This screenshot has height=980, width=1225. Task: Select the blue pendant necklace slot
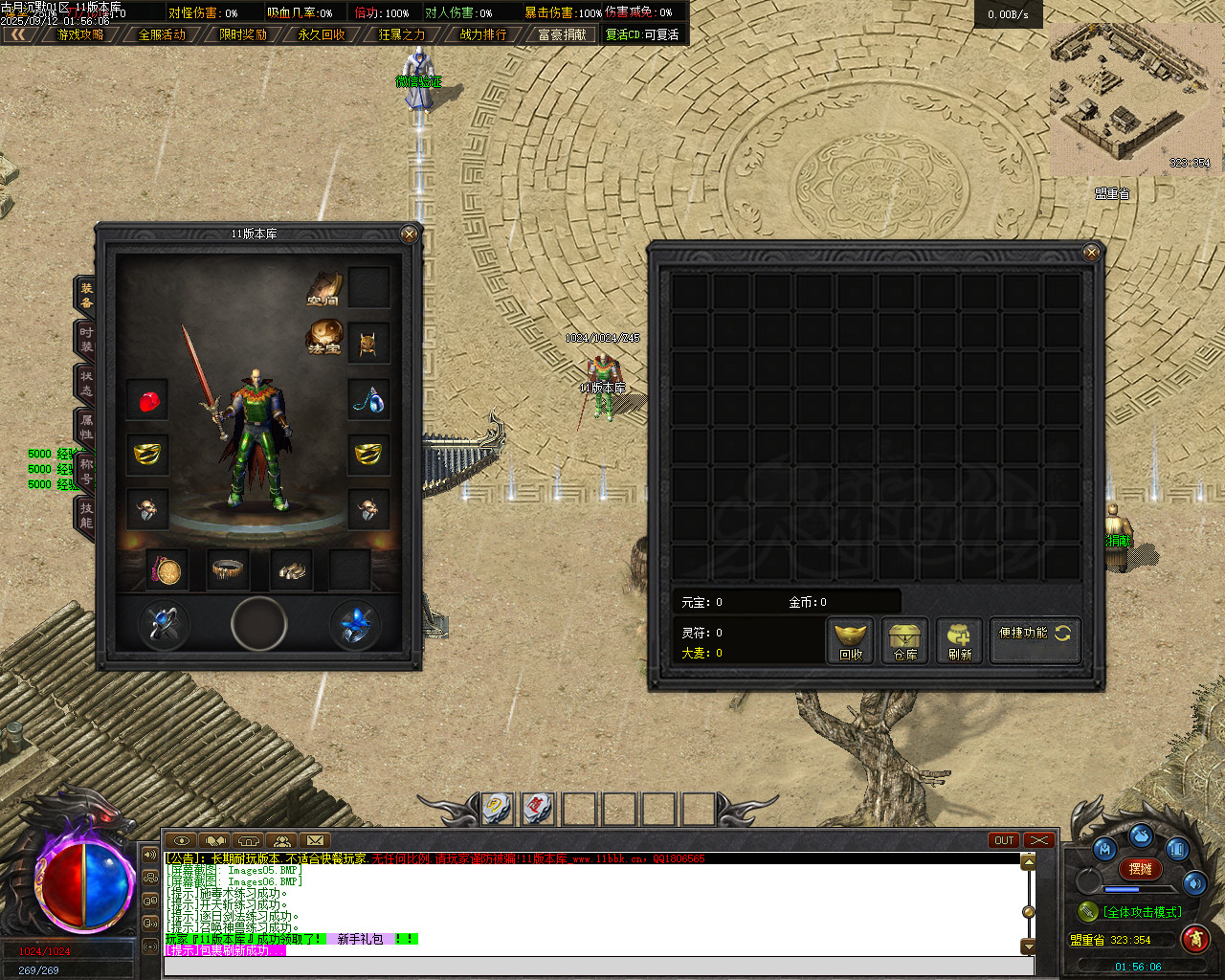(368, 400)
